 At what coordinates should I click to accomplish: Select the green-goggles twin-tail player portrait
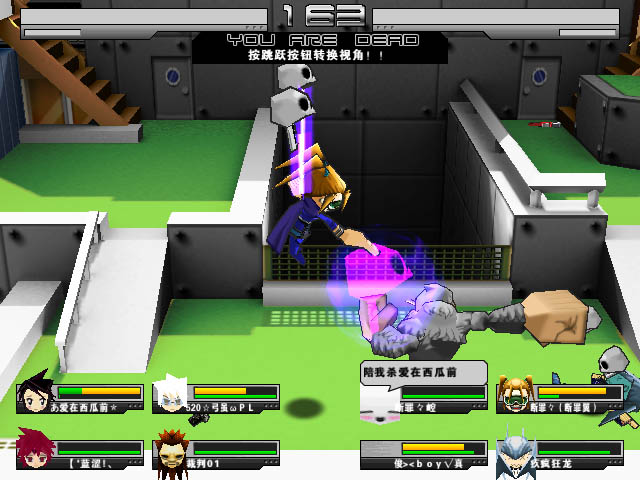point(515,395)
